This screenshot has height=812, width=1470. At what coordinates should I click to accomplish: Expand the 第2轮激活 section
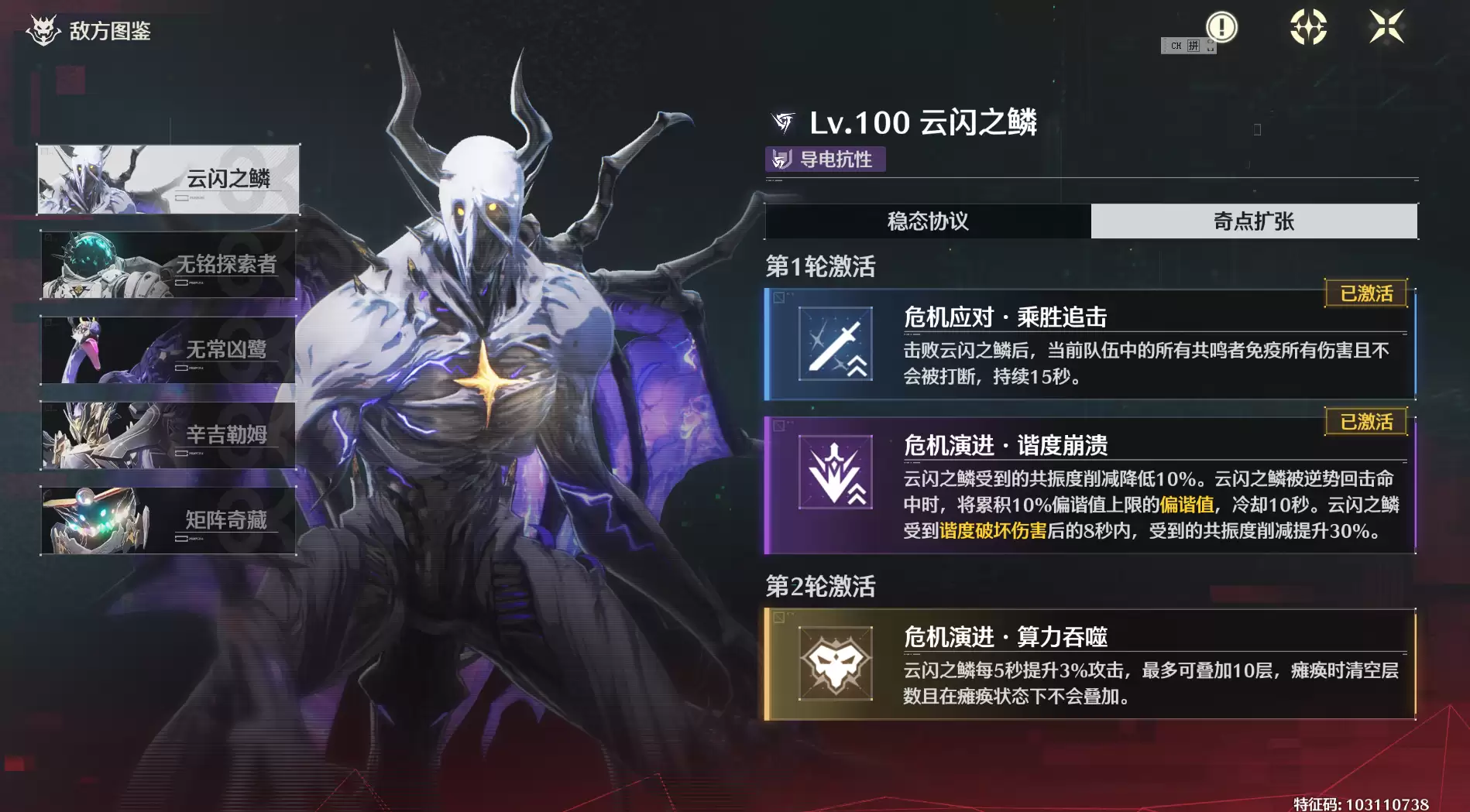click(x=819, y=587)
